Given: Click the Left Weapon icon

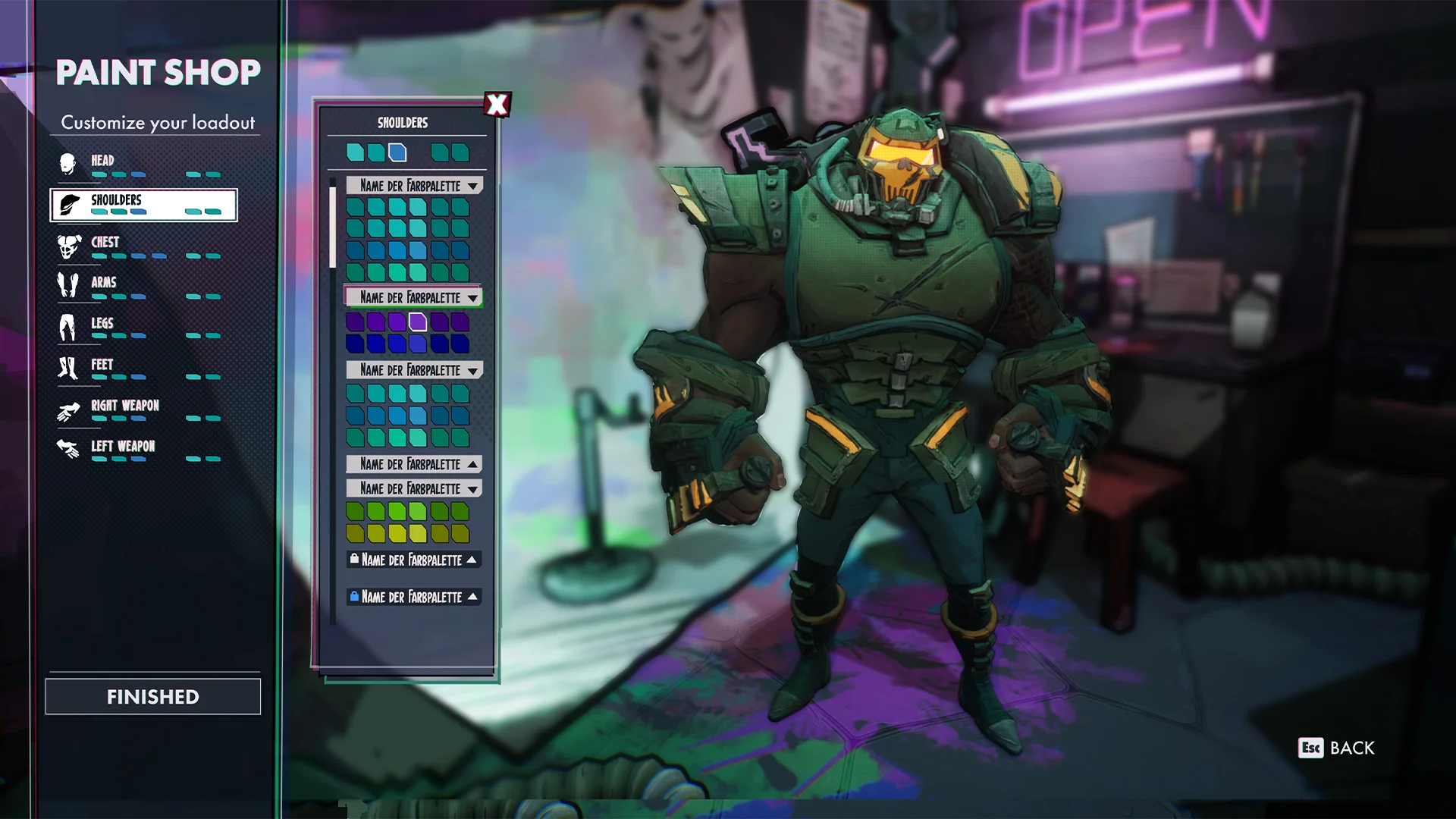Looking at the screenshot, I should point(68,448).
